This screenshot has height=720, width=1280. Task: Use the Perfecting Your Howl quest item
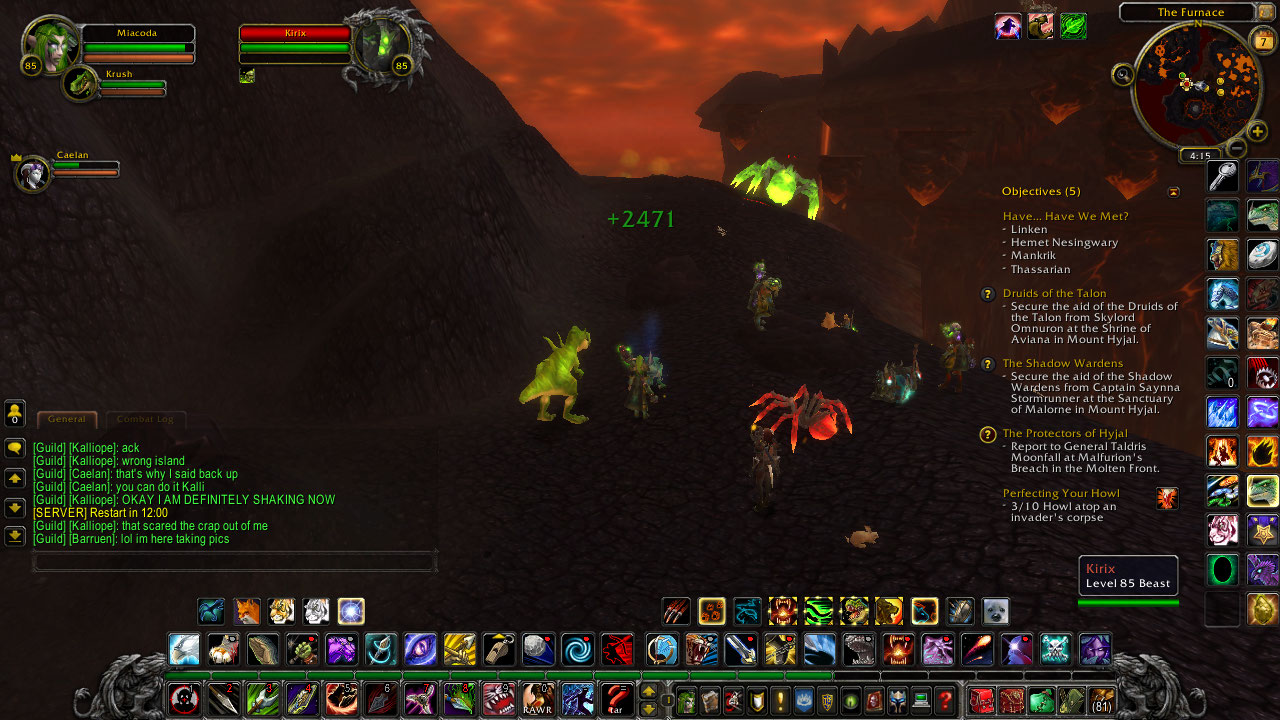point(1166,498)
